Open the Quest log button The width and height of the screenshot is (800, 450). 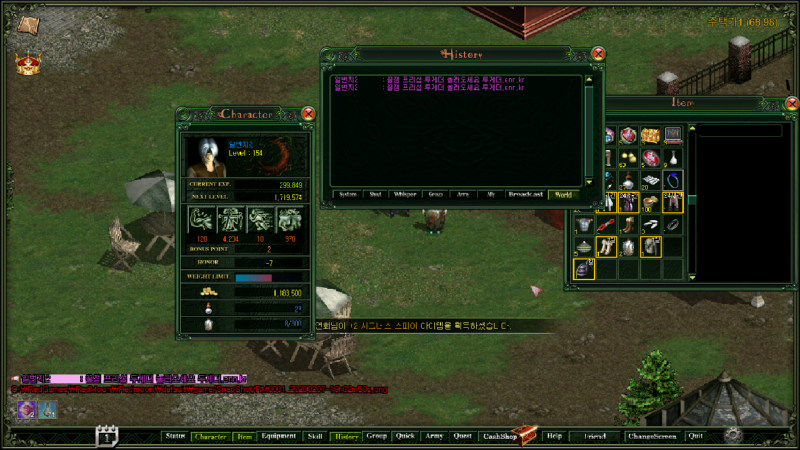click(462, 436)
